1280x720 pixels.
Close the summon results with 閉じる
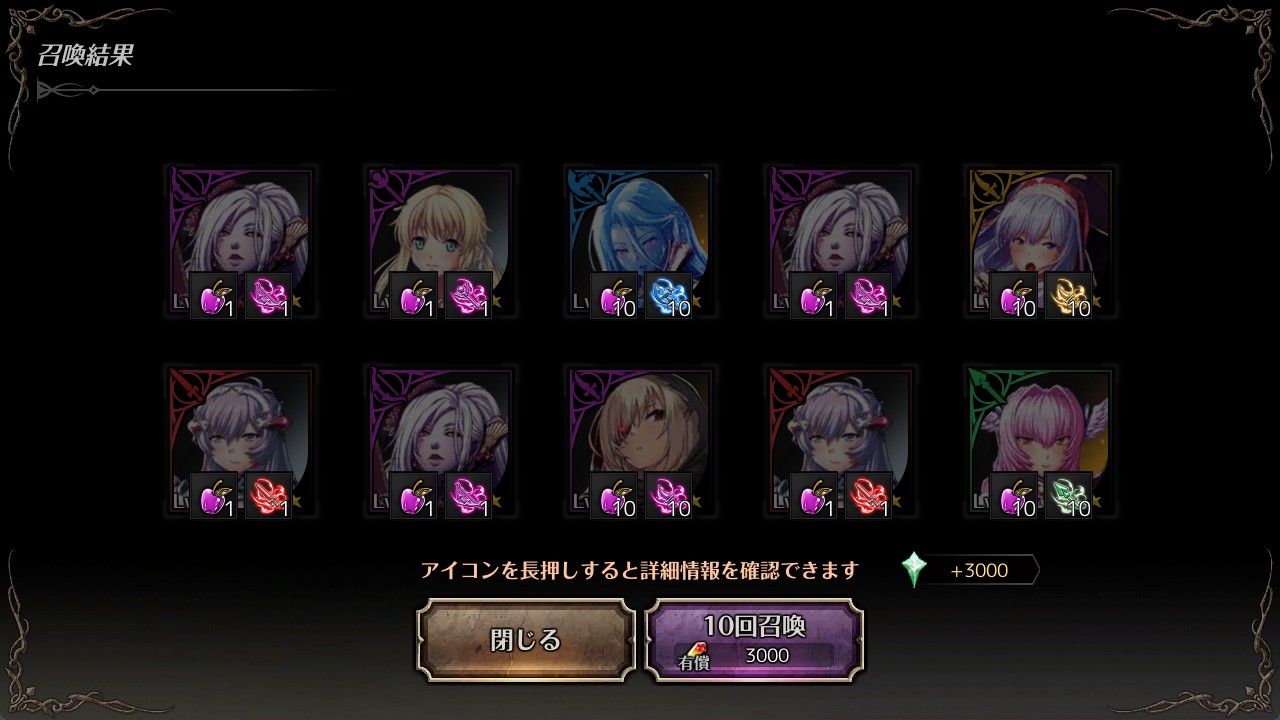526,640
